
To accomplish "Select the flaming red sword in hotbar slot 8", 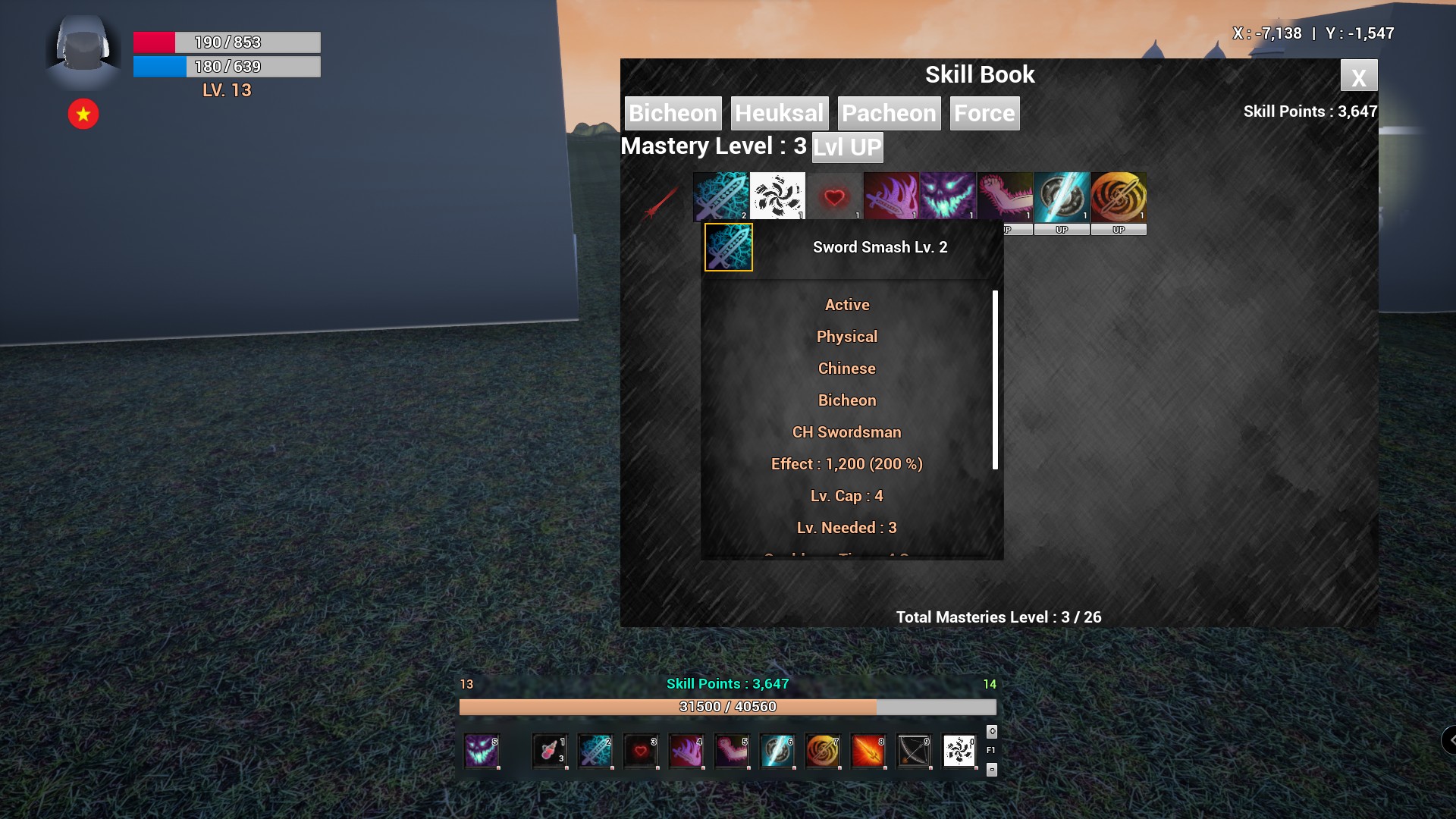I will (x=868, y=752).
